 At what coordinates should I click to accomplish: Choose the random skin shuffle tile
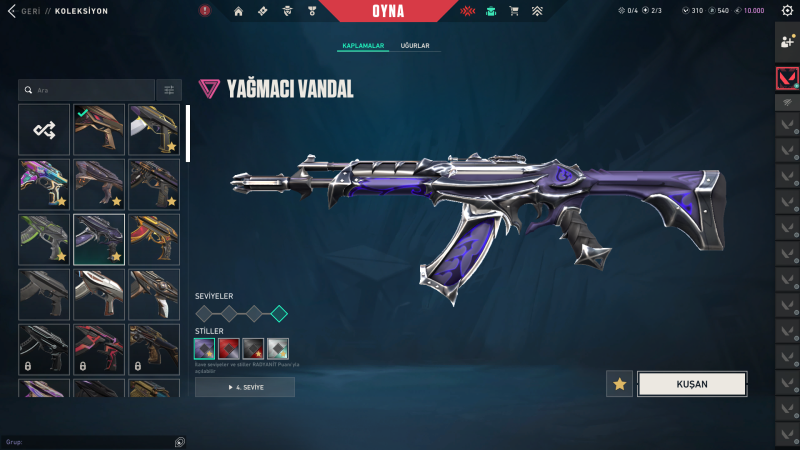coord(44,129)
